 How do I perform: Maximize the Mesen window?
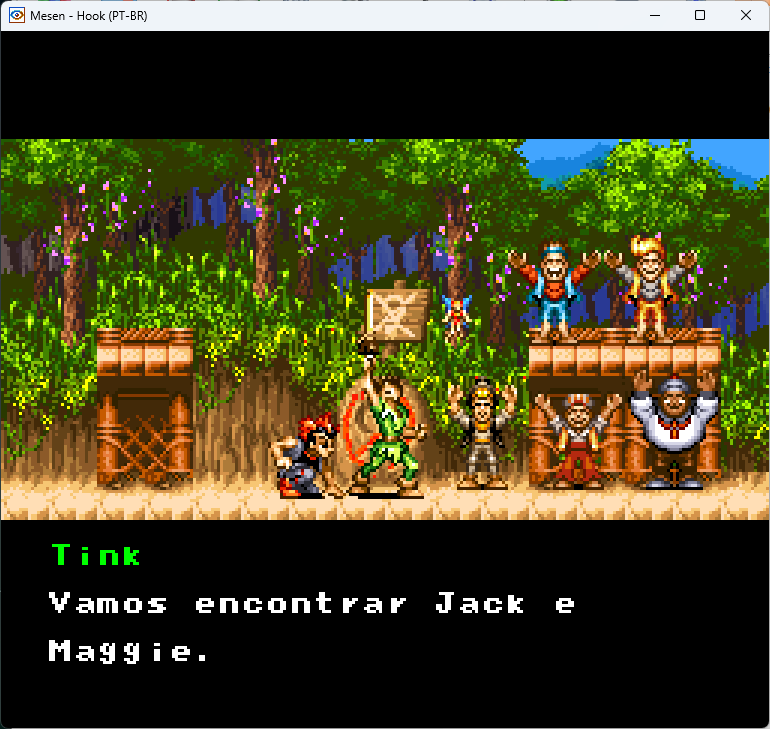pos(700,15)
